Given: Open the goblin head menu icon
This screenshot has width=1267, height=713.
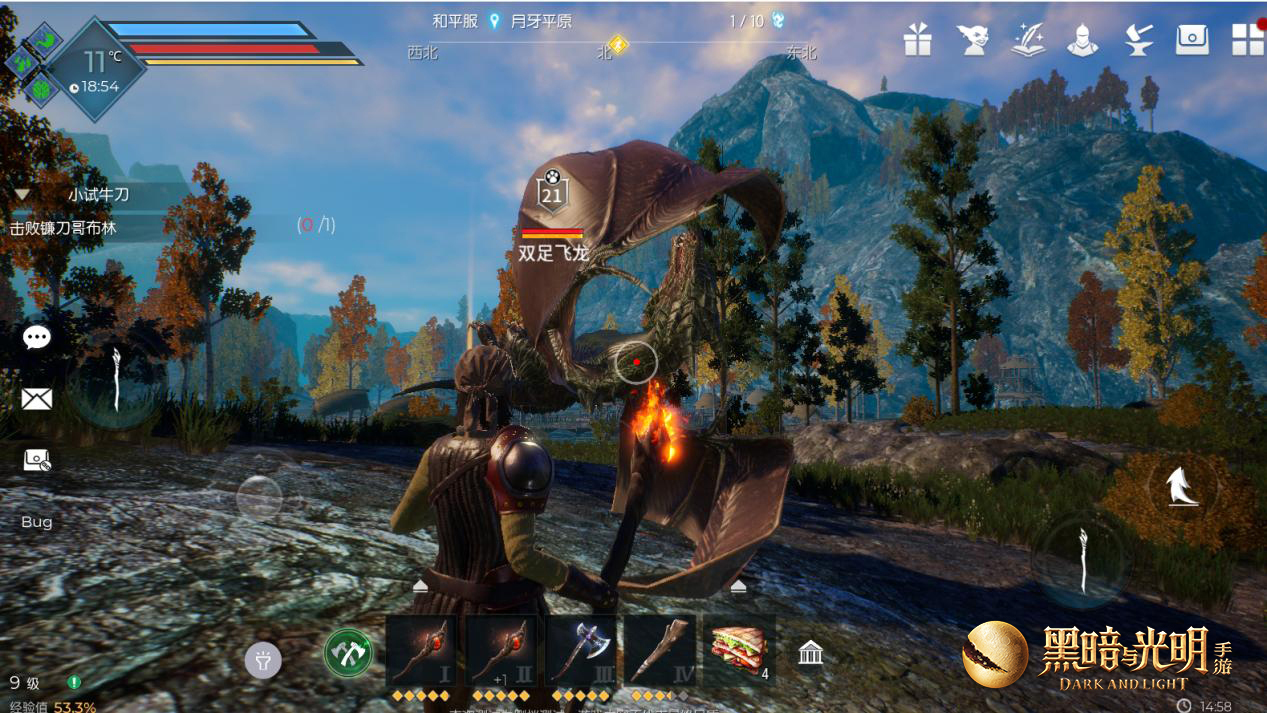Looking at the screenshot, I should pyautogui.click(x=972, y=39).
